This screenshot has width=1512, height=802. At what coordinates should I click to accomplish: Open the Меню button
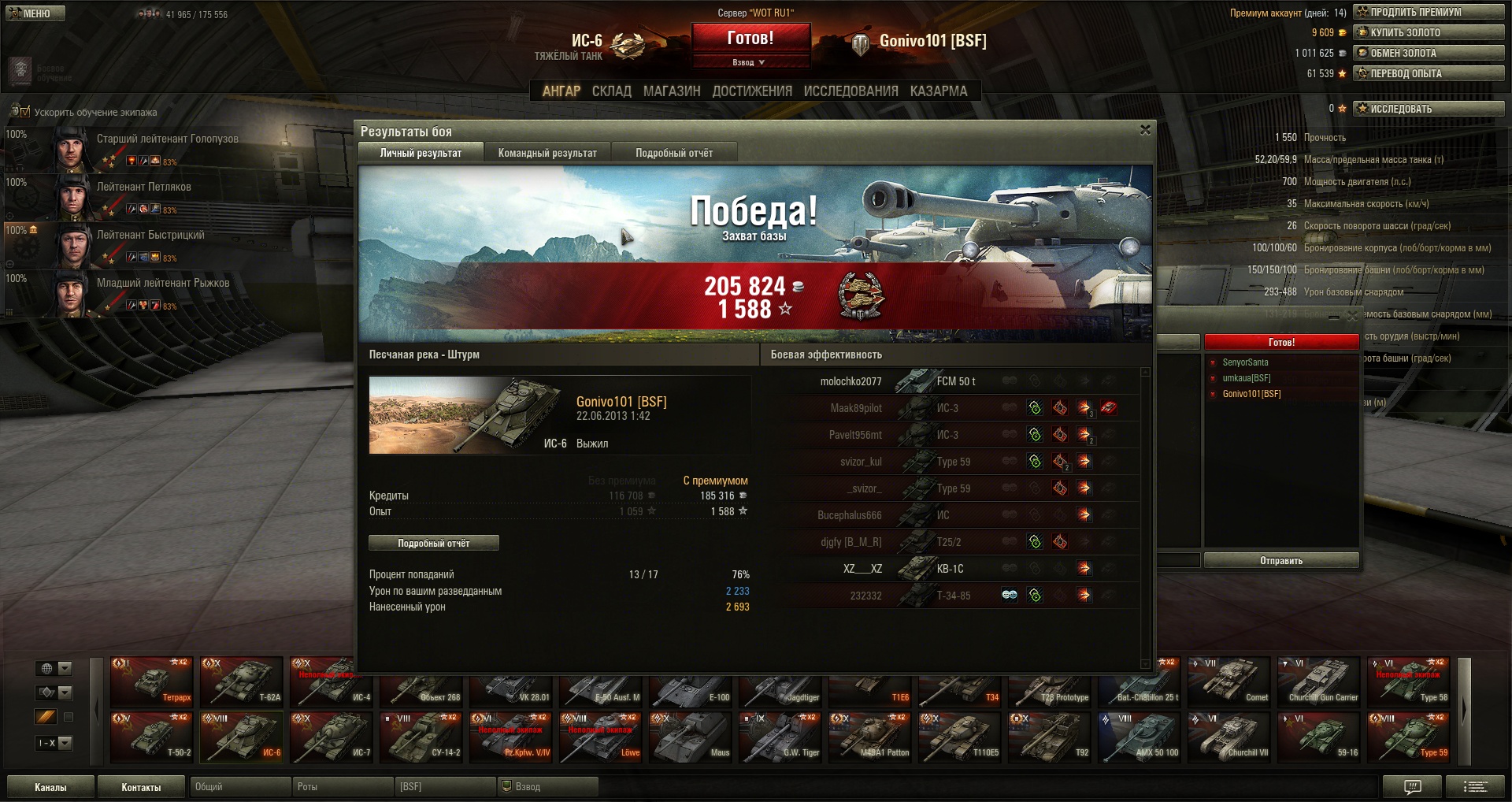pyautogui.click(x=35, y=13)
